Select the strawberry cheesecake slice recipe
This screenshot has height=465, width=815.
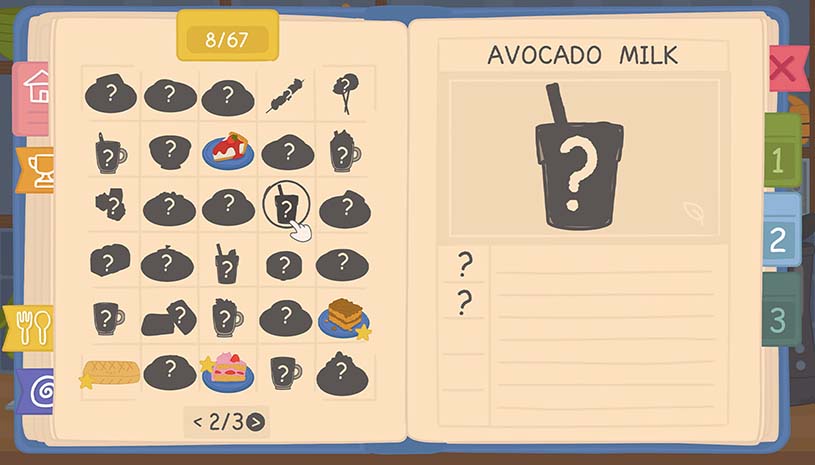(228, 151)
